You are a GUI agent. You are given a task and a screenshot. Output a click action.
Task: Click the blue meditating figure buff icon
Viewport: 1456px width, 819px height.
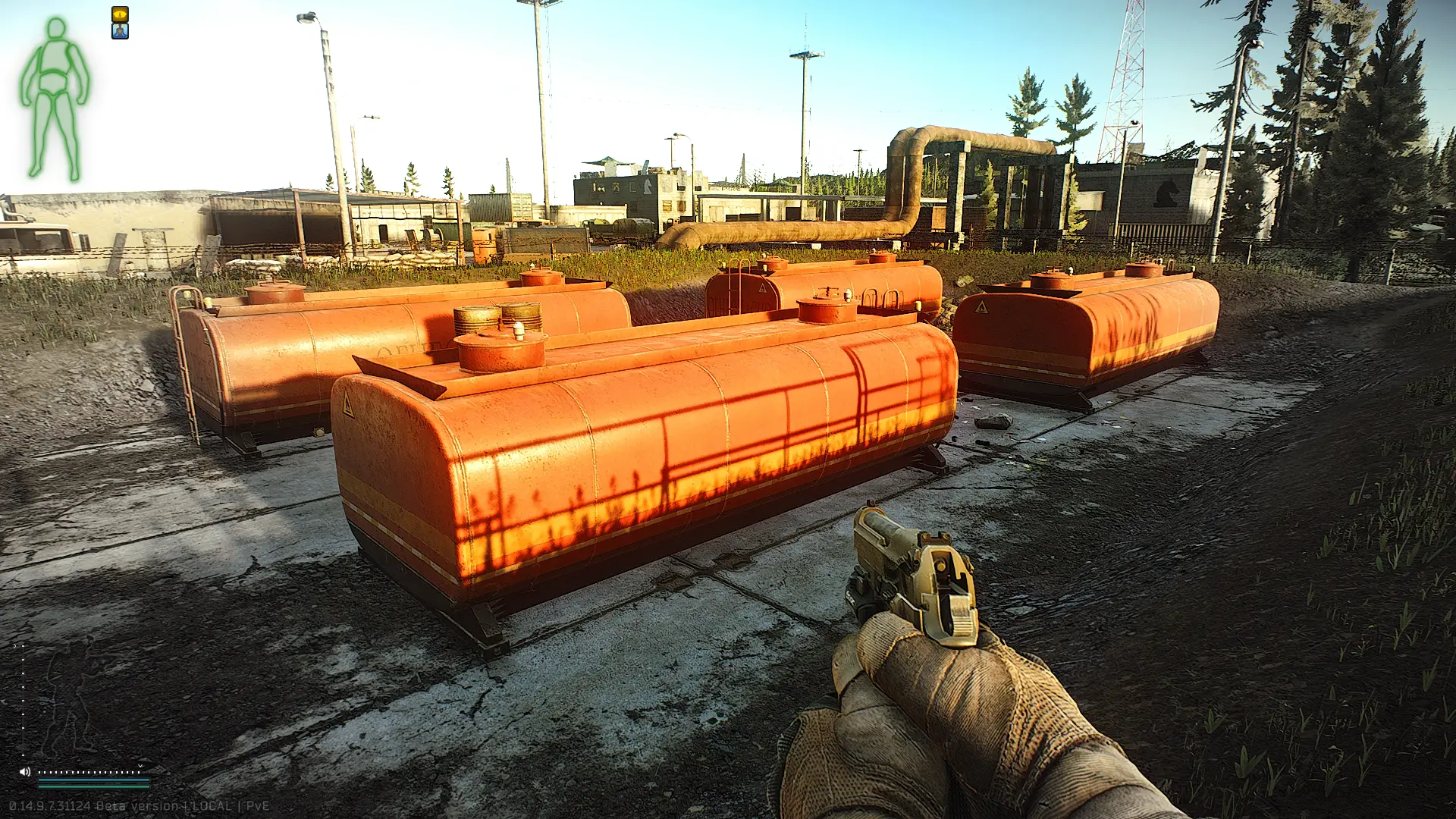click(x=120, y=31)
